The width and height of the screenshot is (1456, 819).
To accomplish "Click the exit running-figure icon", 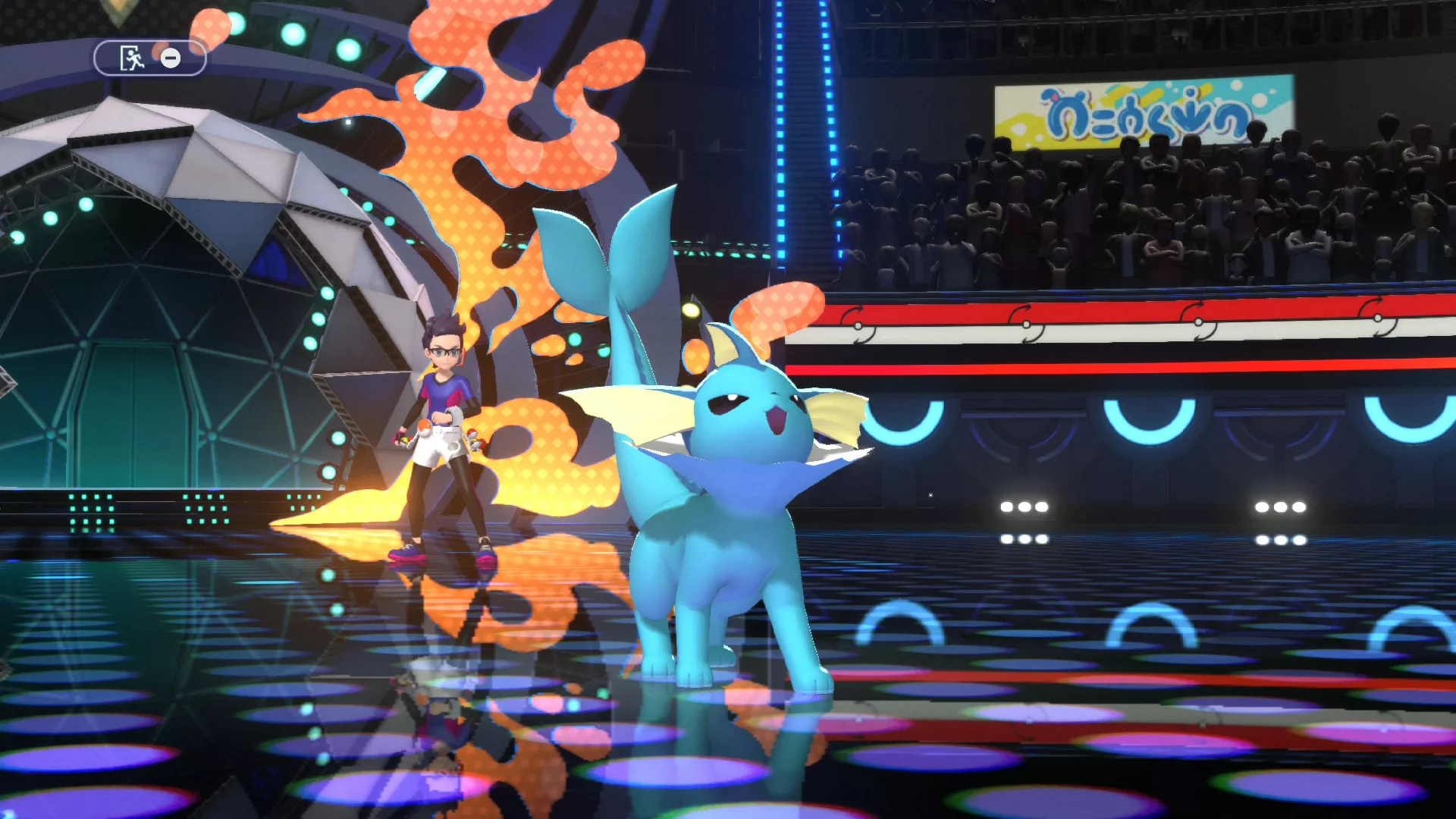I will pos(132,58).
